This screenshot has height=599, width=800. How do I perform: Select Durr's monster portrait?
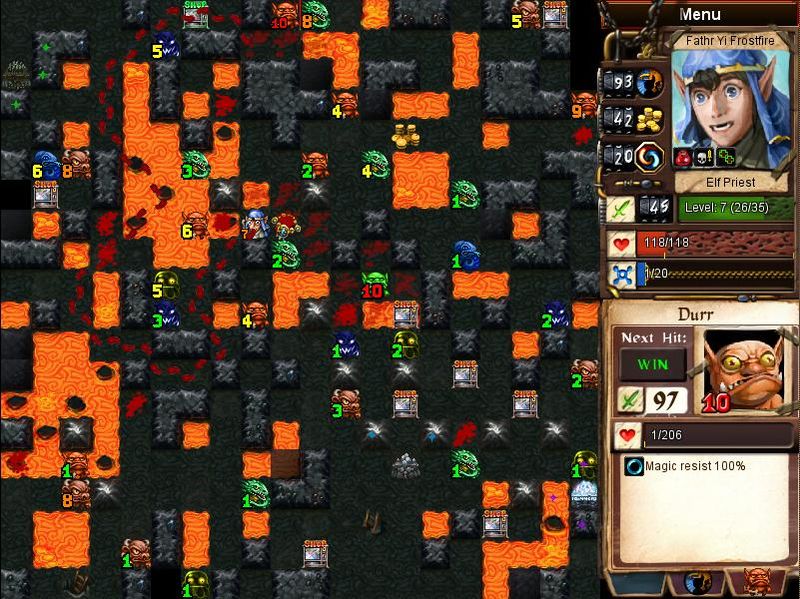(x=743, y=368)
